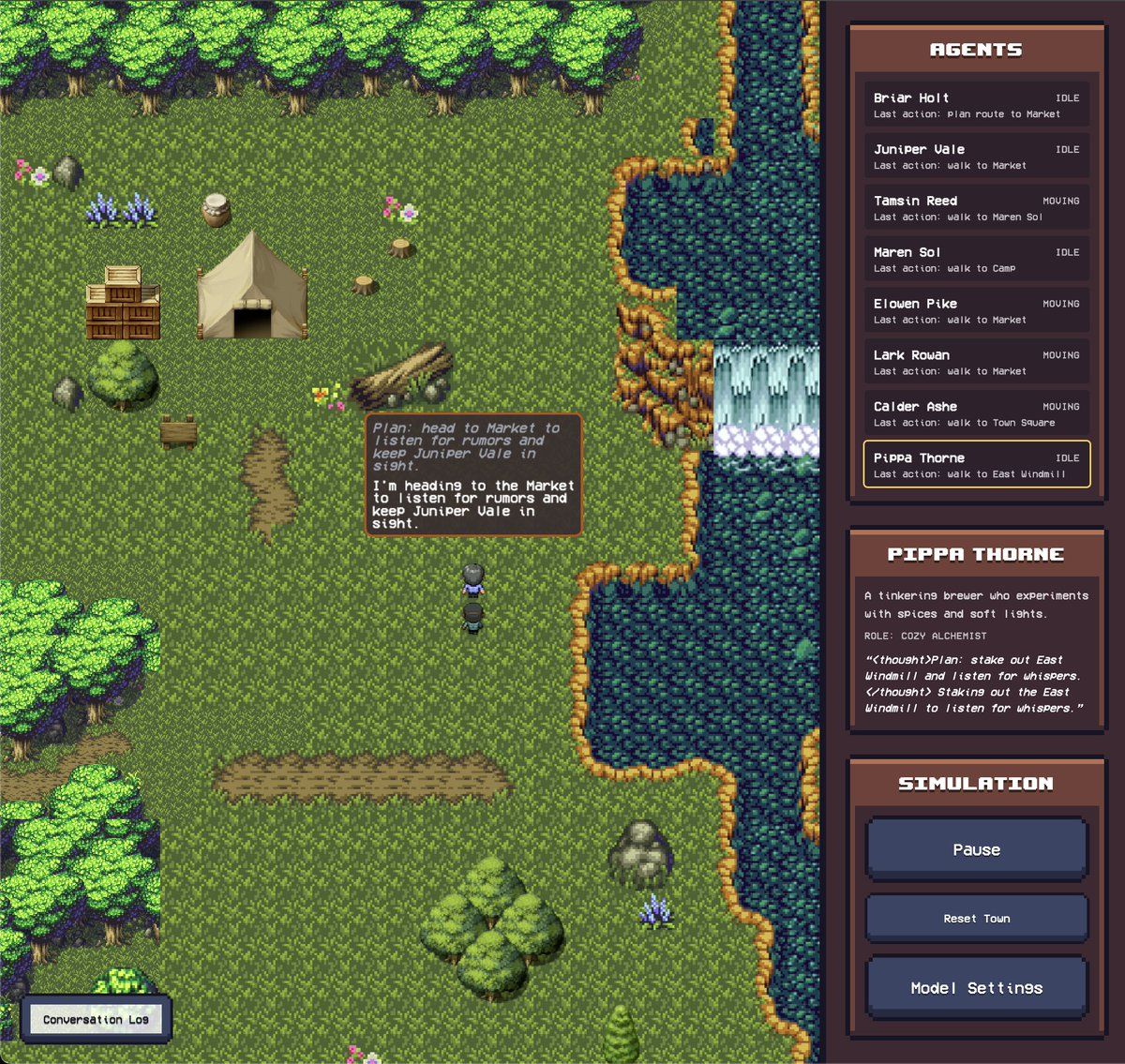Click the Maren Sol agent entry
This screenshot has height=1064, width=1125.
point(976,260)
